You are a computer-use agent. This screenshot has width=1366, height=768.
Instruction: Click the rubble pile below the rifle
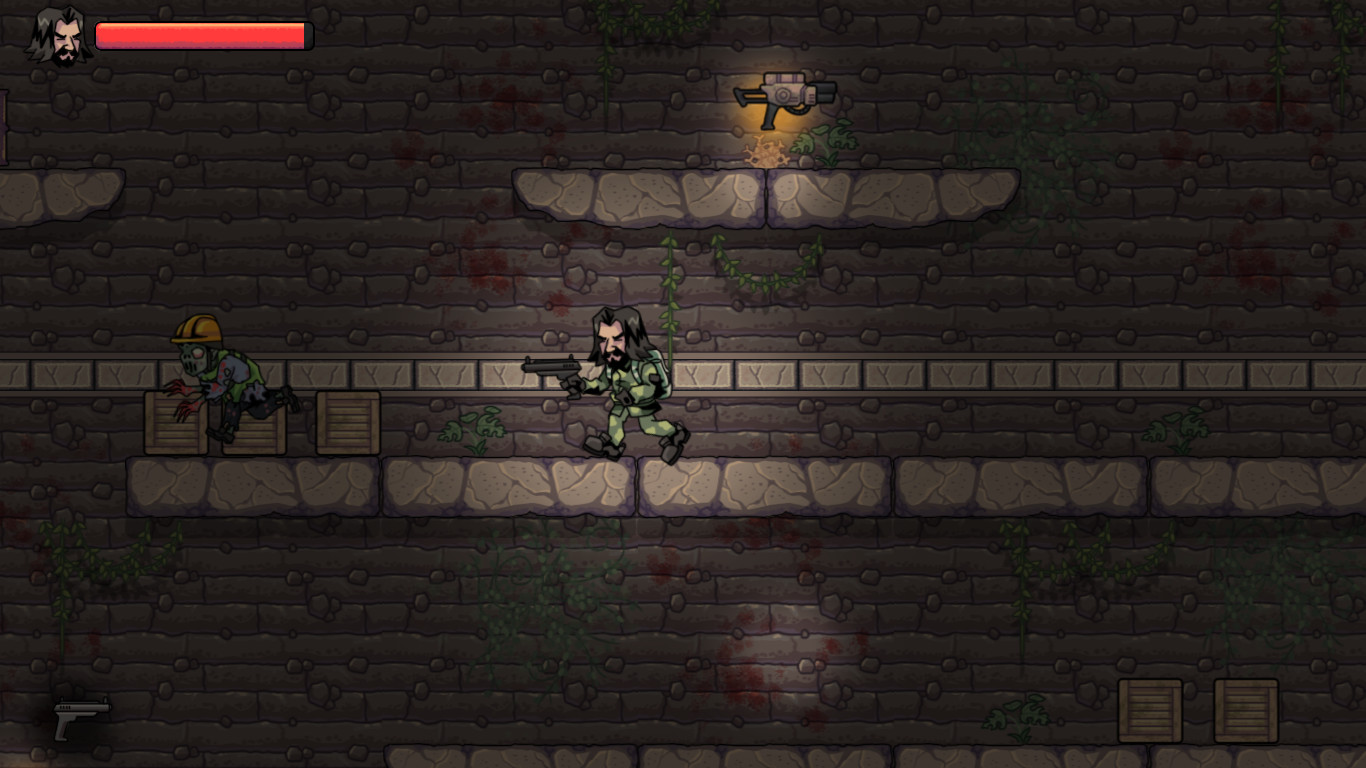point(765,152)
